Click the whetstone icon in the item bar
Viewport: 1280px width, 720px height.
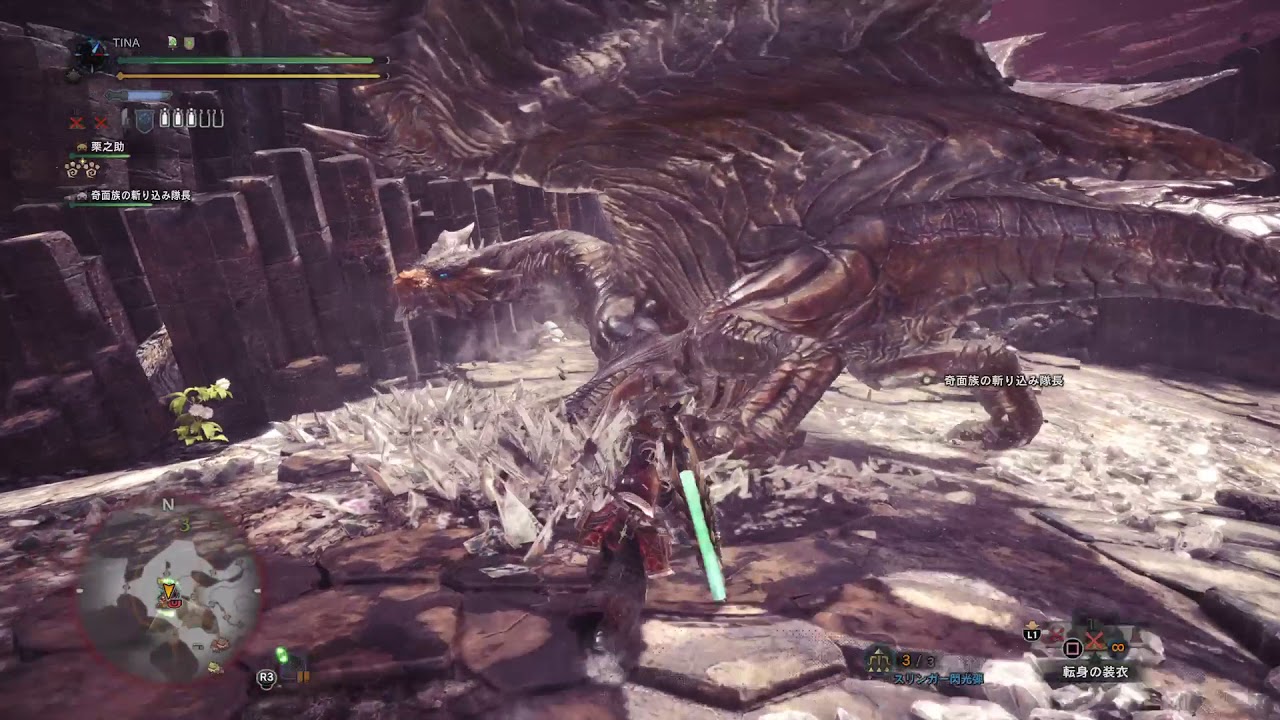point(144,121)
